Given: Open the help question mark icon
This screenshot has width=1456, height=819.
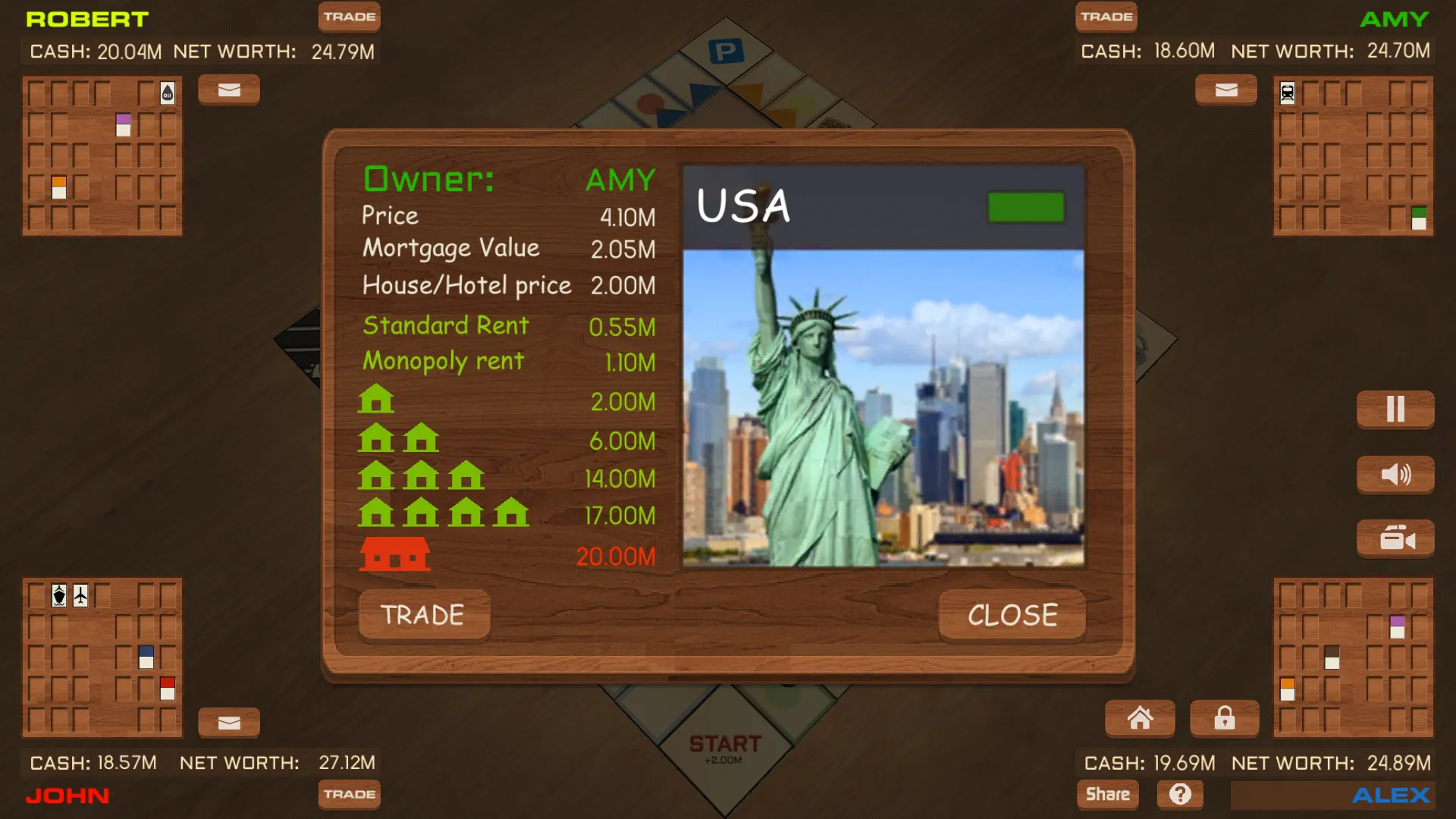Looking at the screenshot, I should pos(1181,794).
